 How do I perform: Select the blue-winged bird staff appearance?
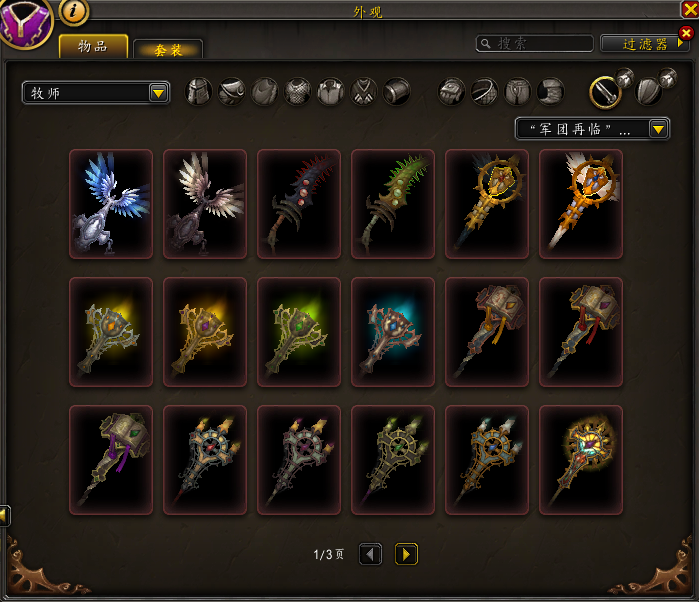click(111, 204)
